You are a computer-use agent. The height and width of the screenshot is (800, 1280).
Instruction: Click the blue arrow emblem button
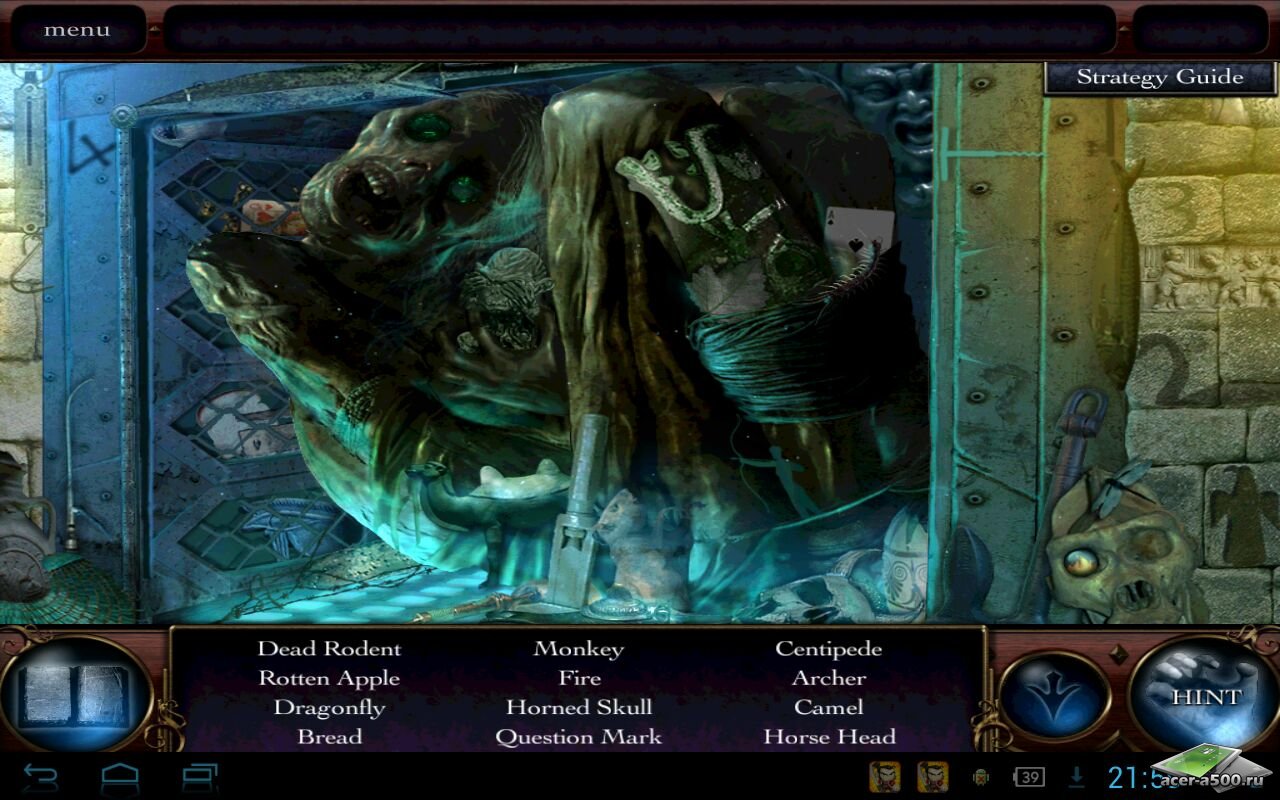click(1054, 696)
